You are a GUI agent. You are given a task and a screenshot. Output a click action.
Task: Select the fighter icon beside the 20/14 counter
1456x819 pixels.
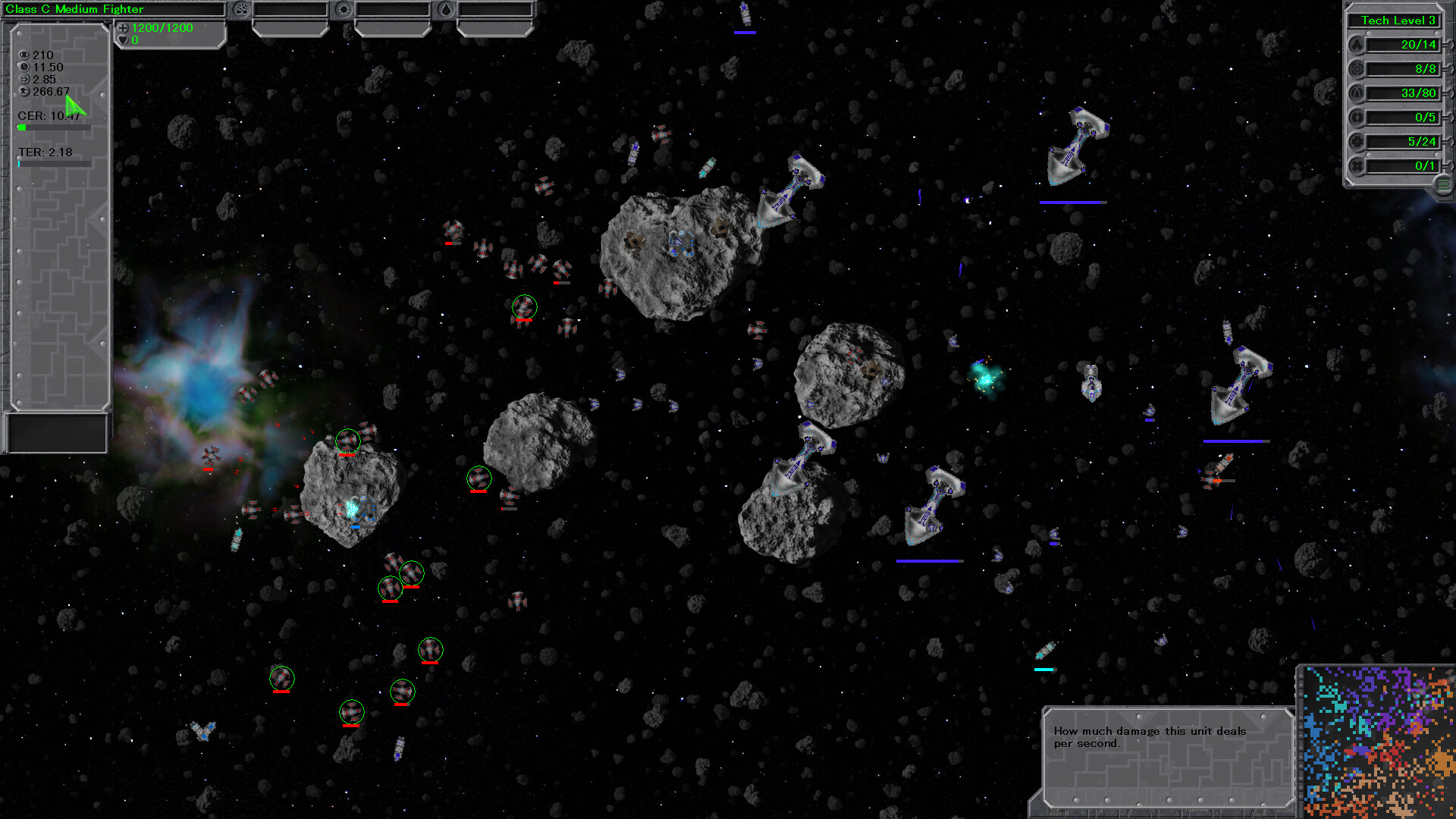(1357, 45)
